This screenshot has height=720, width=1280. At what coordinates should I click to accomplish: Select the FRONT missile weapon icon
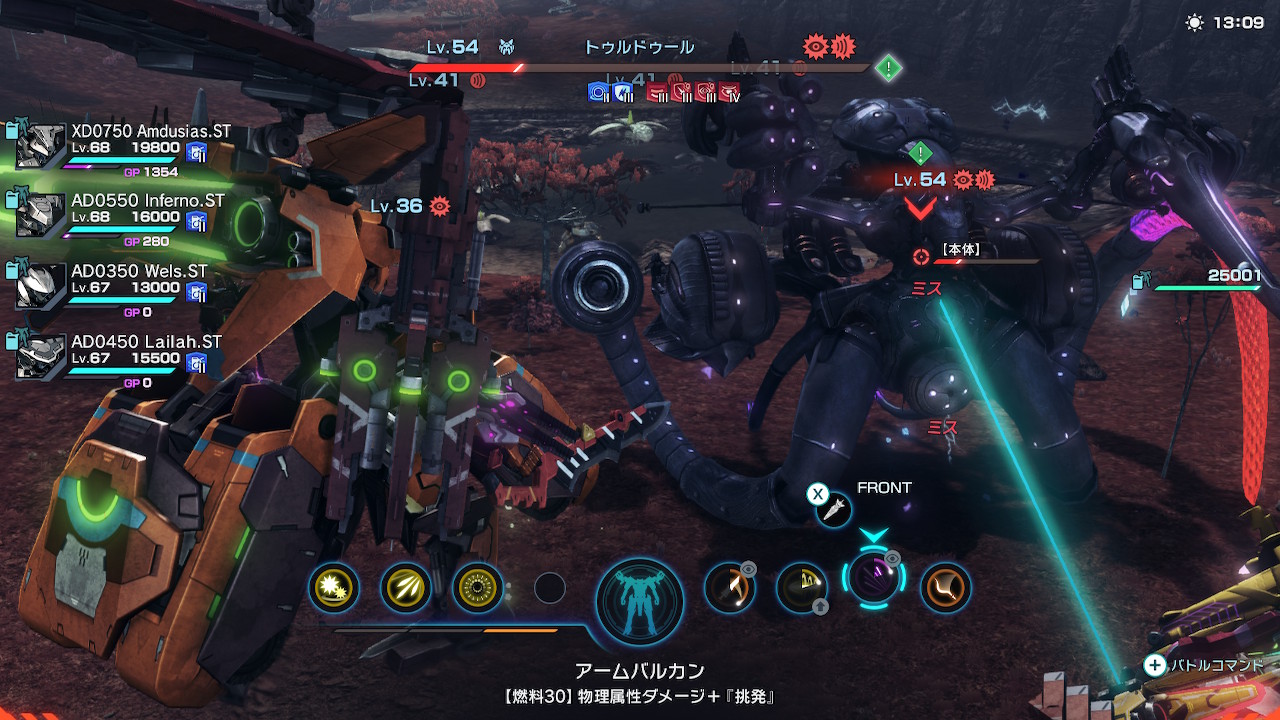pos(833,512)
